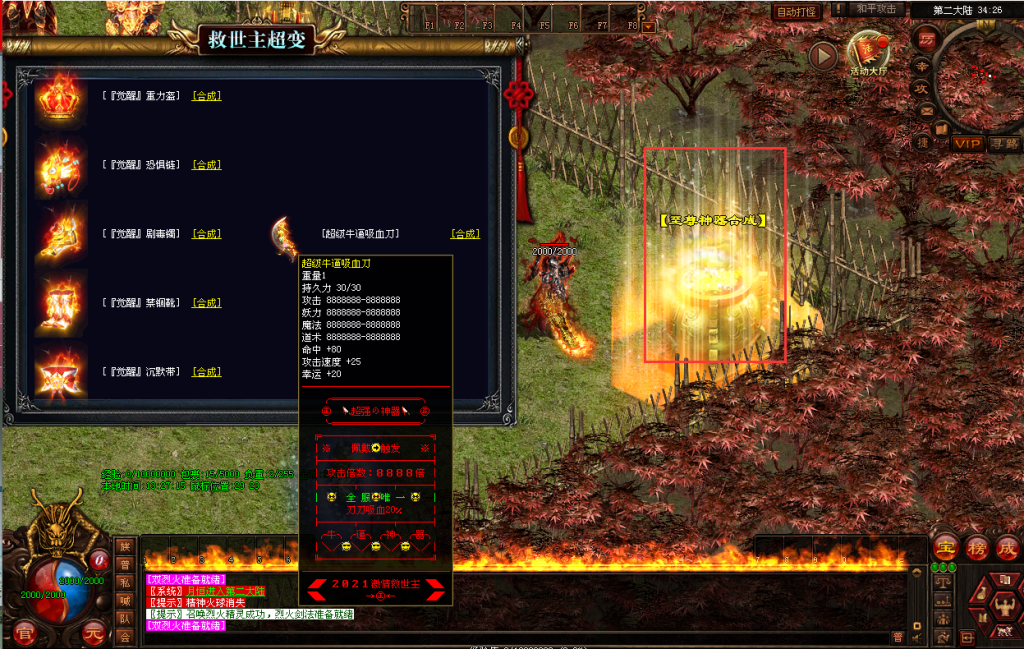This screenshot has width=1024, height=649.
Task: Open the VIP panel
Action: [966, 144]
